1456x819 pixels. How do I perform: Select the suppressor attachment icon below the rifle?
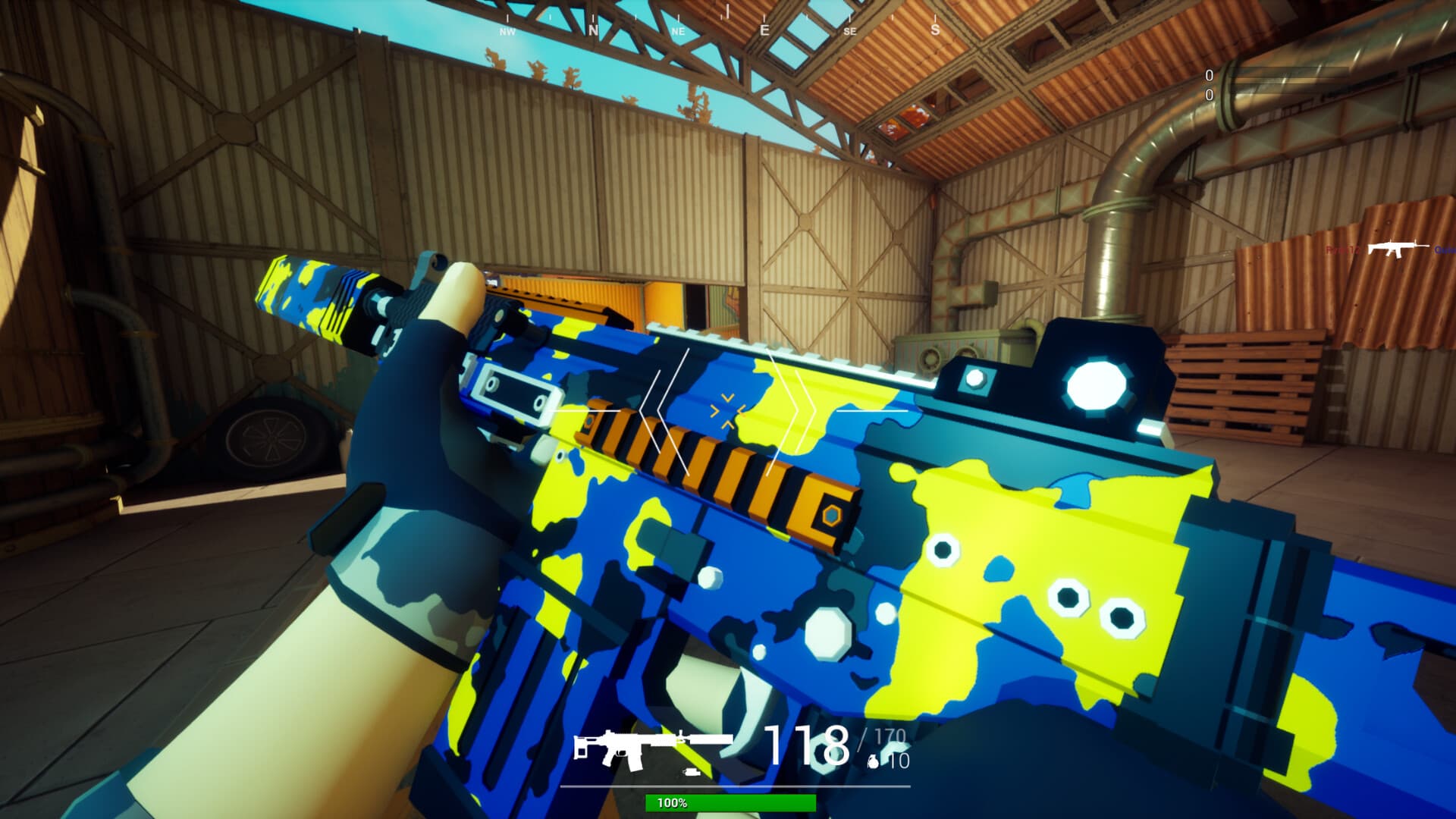tap(692, 771)
